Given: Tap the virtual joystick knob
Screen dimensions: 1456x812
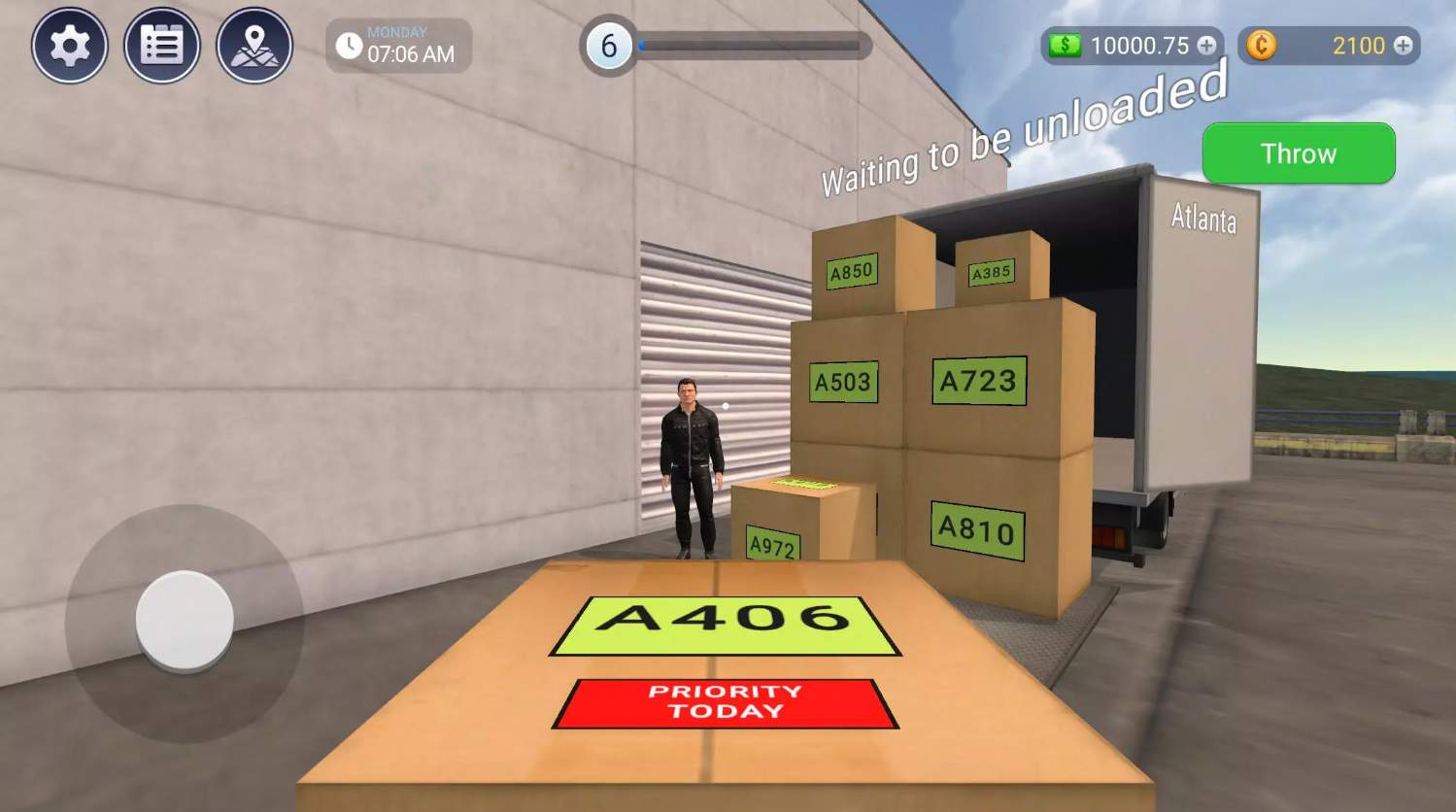Looking at the screenshot, I should pyautogui.click(x=185, y=620).
